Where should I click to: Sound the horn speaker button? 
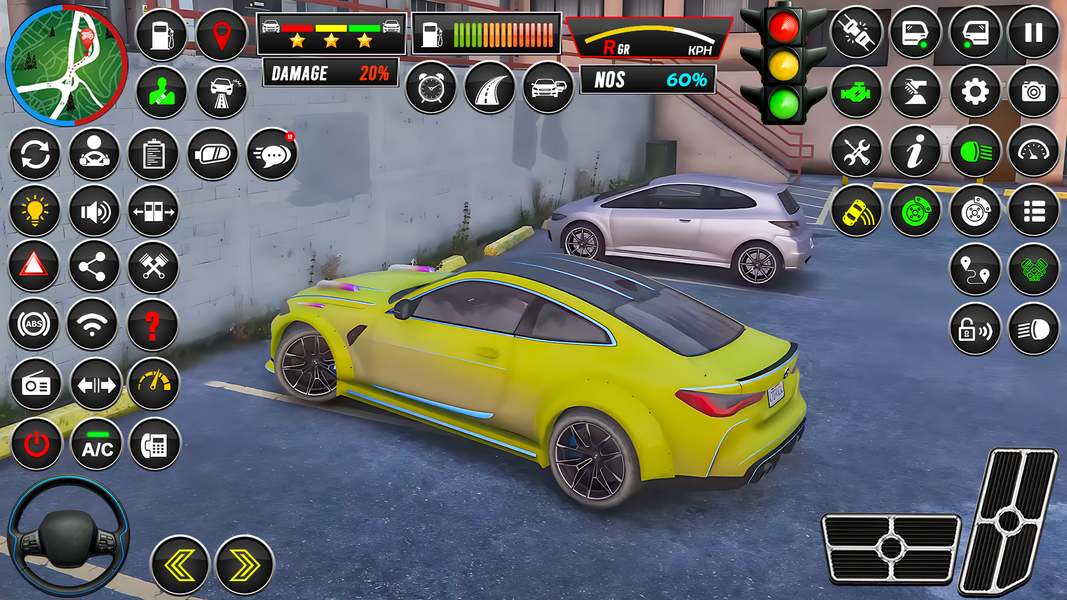94,210
